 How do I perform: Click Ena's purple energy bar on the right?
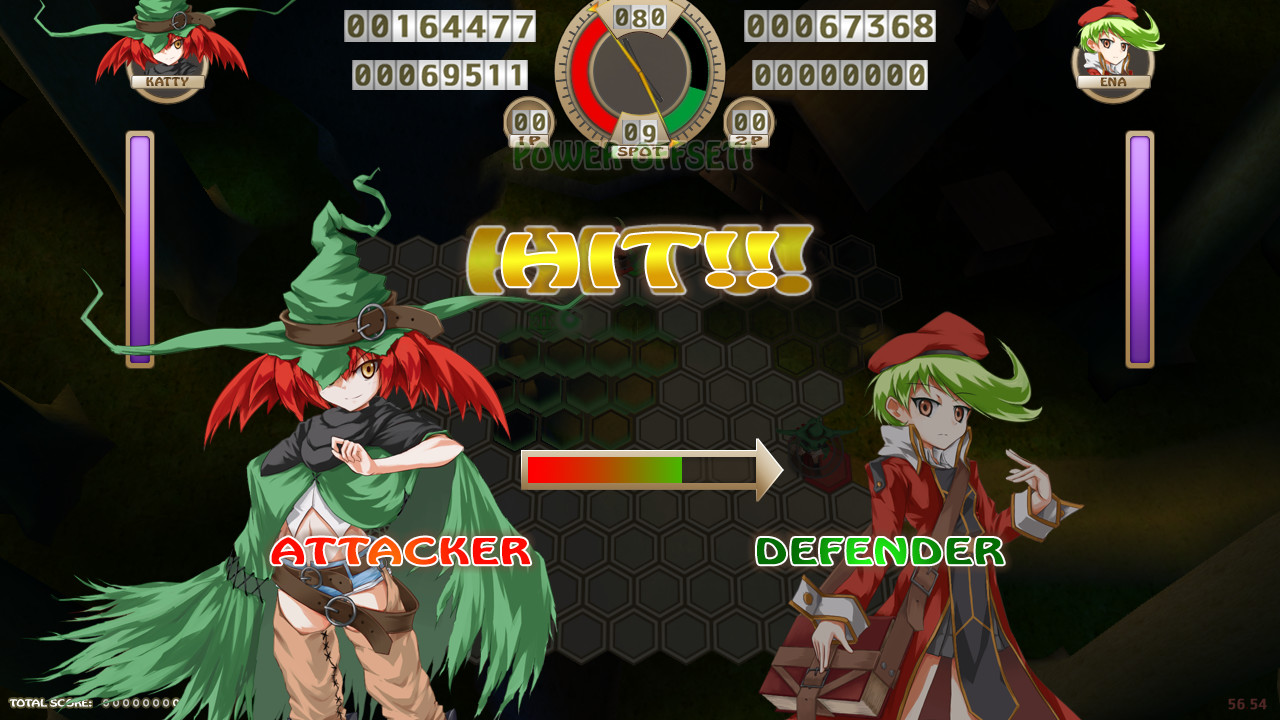click(1141, 250)
